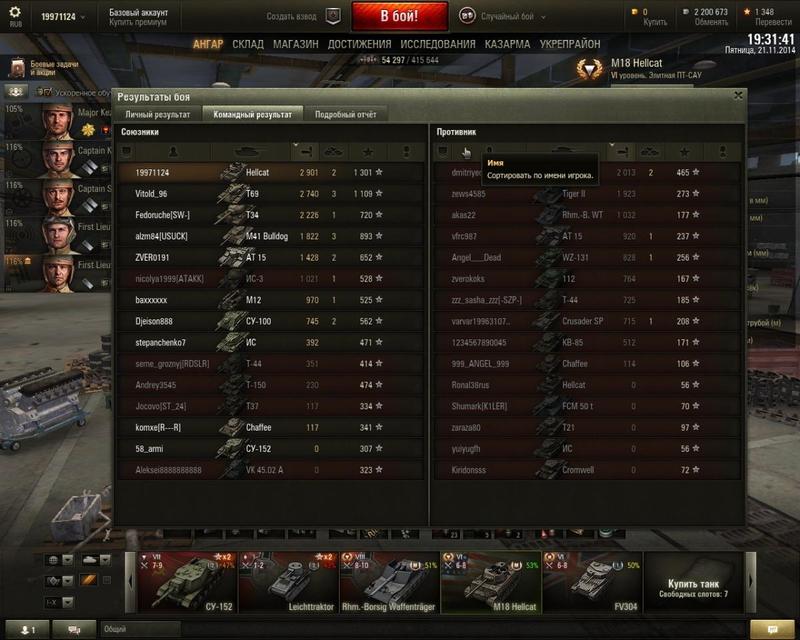Select player Vitold_96 in the allies list
This screenshot has height=640, width=800.
151,193
